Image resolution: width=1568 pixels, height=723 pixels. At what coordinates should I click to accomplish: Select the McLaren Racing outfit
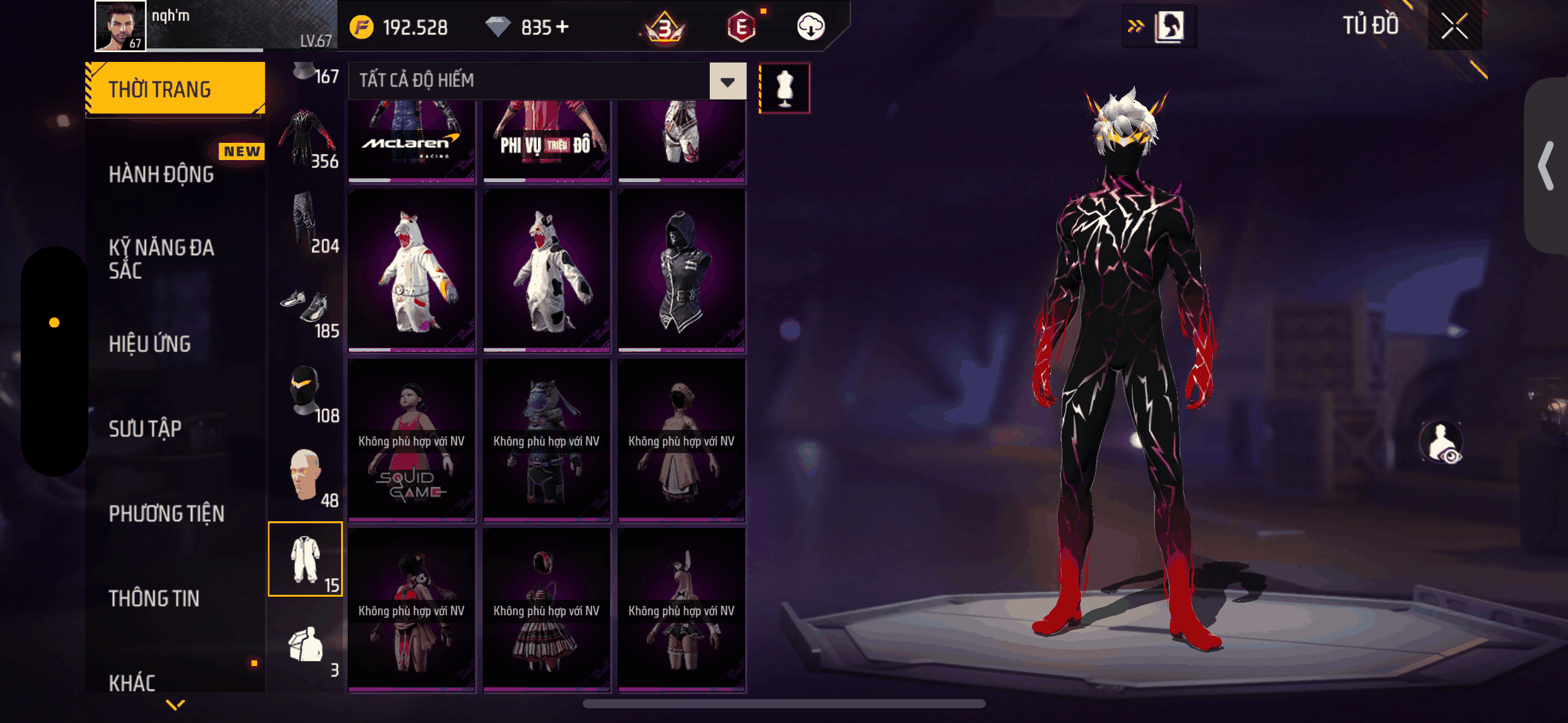tap(412, 141)
